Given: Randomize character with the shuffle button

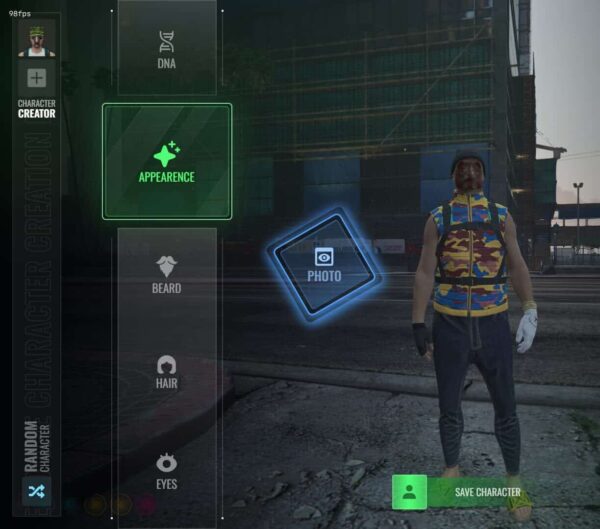Looking at the screenshot, I should [x=36, y=491].
